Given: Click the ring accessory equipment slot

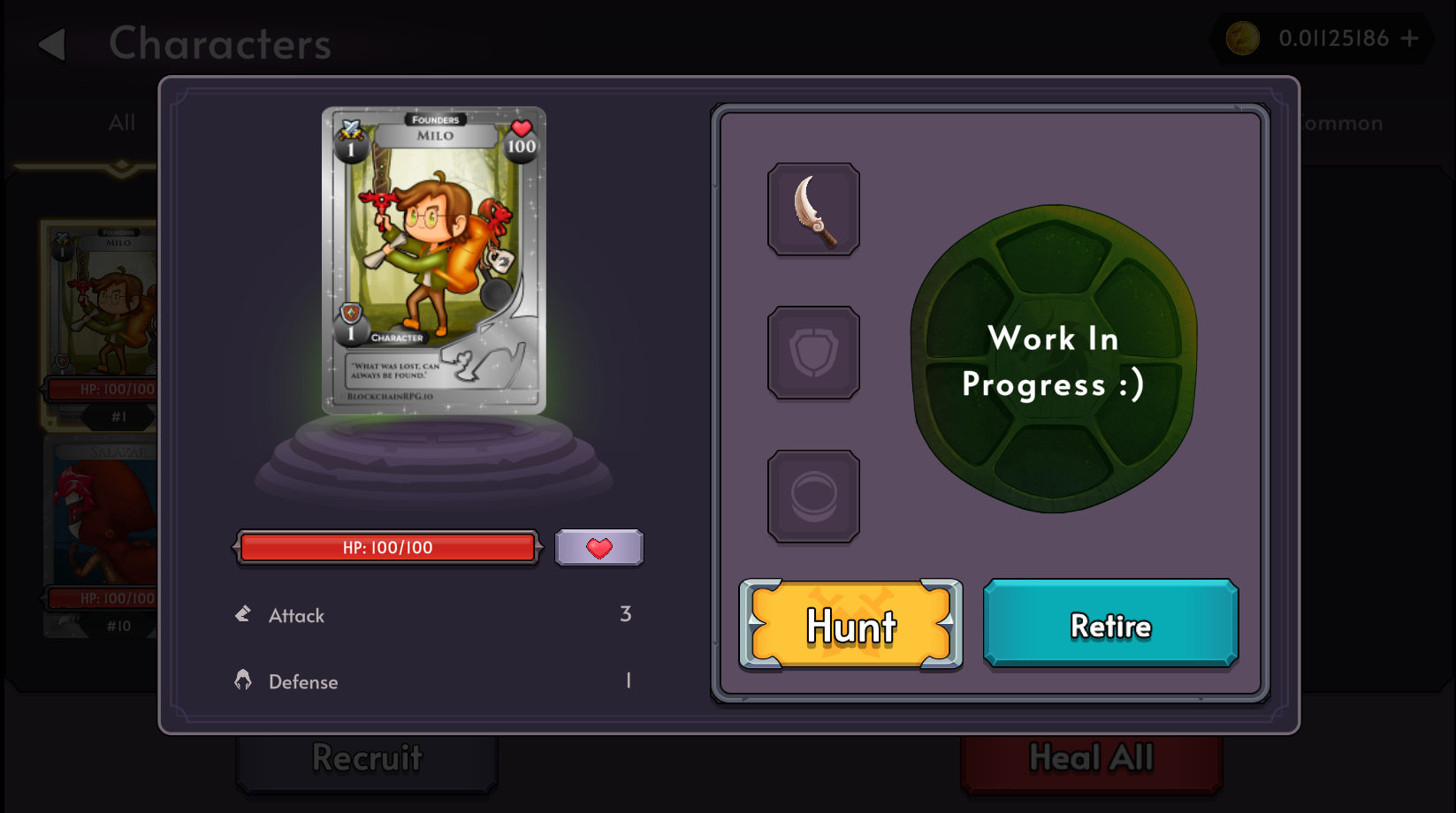Looking at the screenshot, I should tap(813, 495).
